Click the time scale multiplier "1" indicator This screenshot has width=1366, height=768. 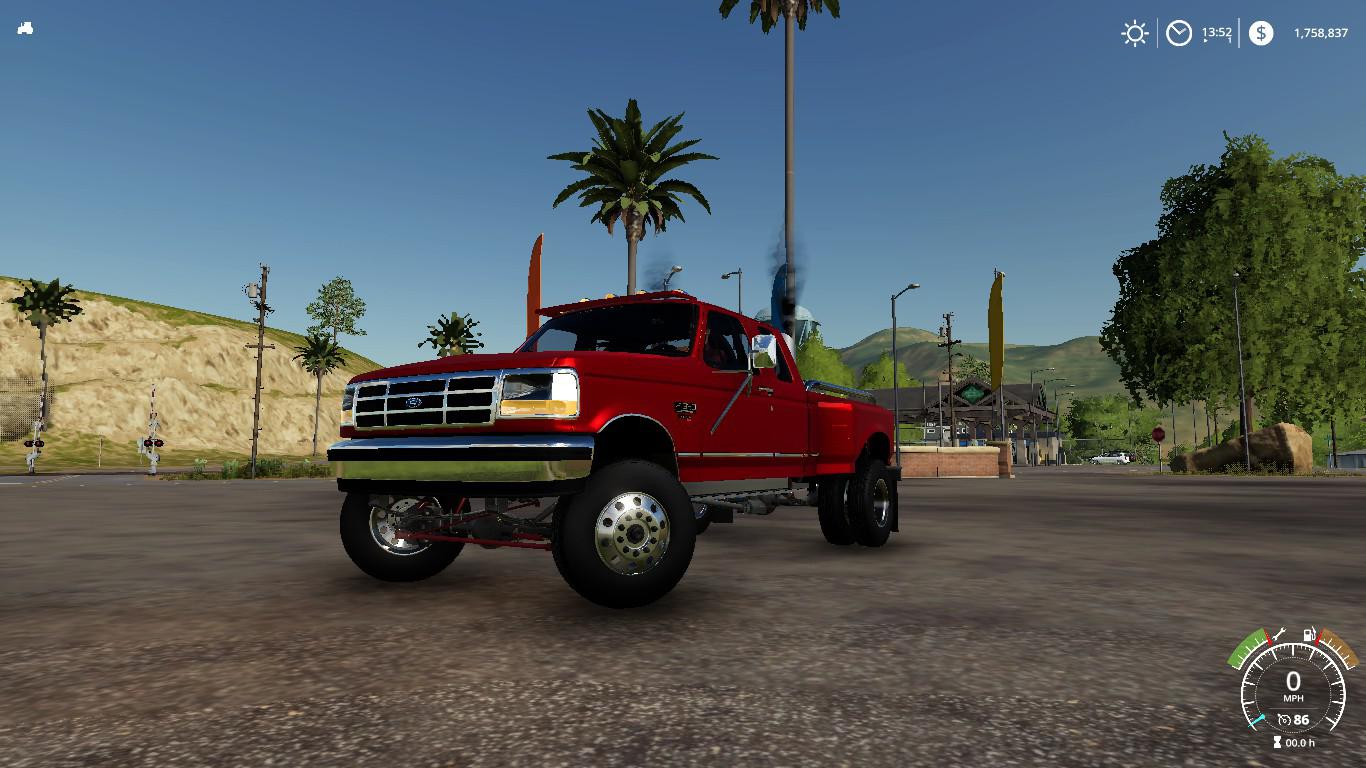[1229, 41]
